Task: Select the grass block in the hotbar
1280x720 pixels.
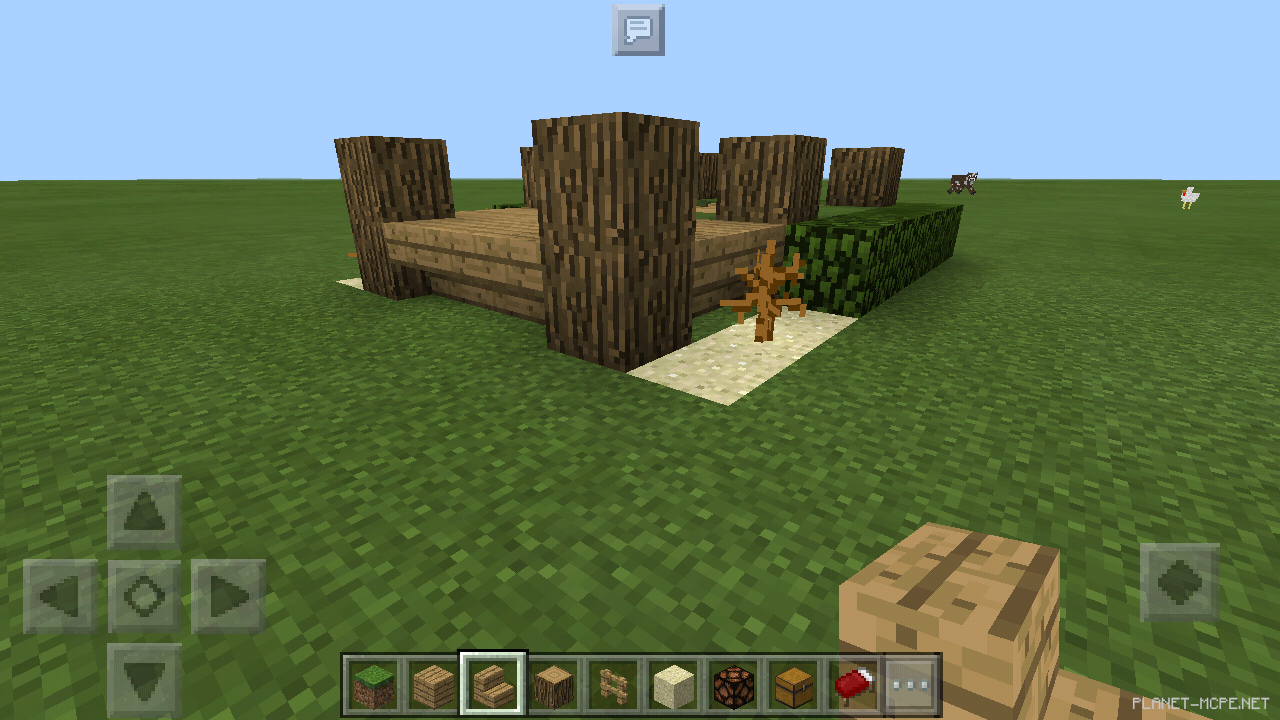Action: [374, 685]
